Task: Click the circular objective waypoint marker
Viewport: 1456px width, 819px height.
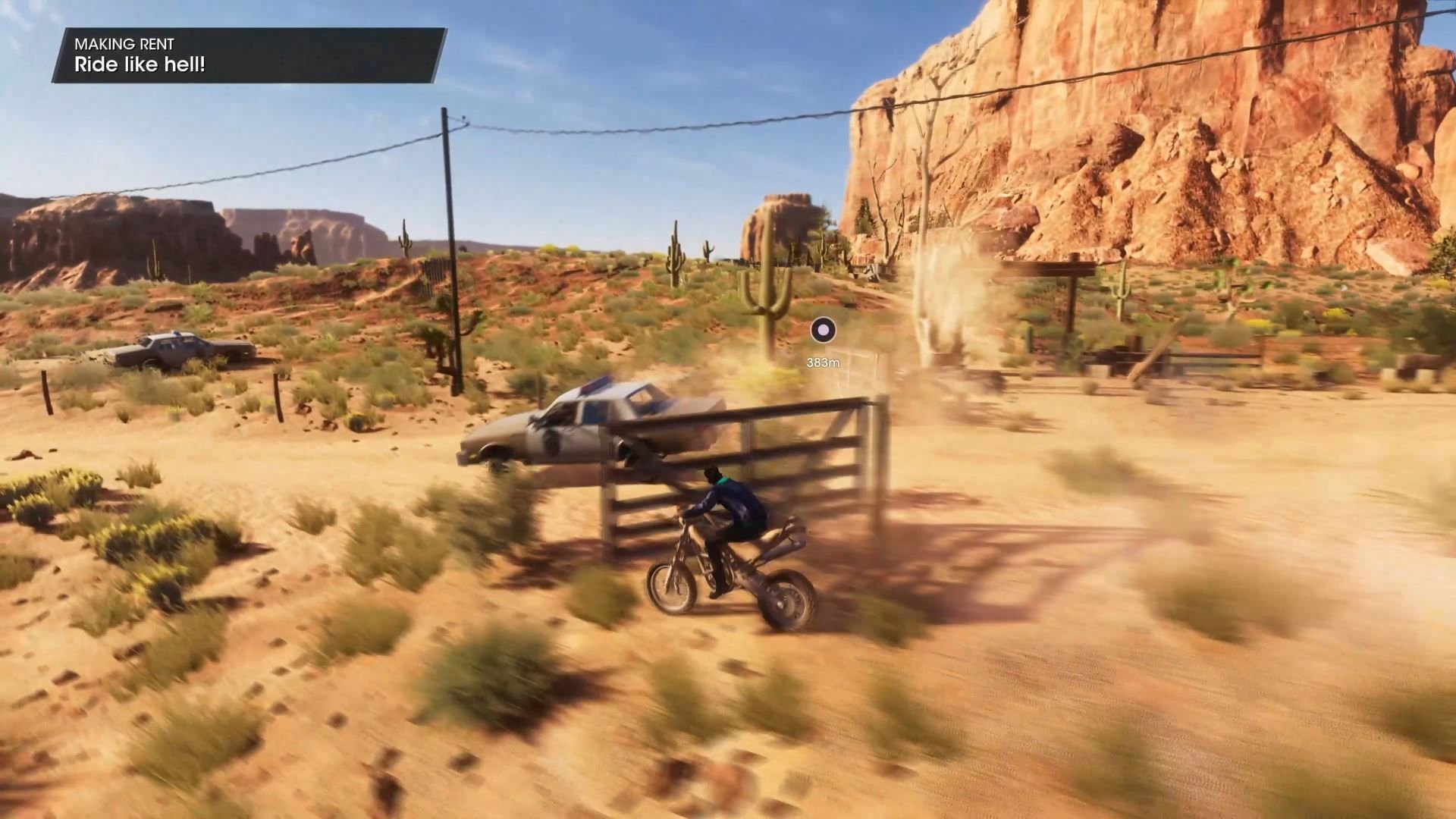Action: (x=823, y=330)
